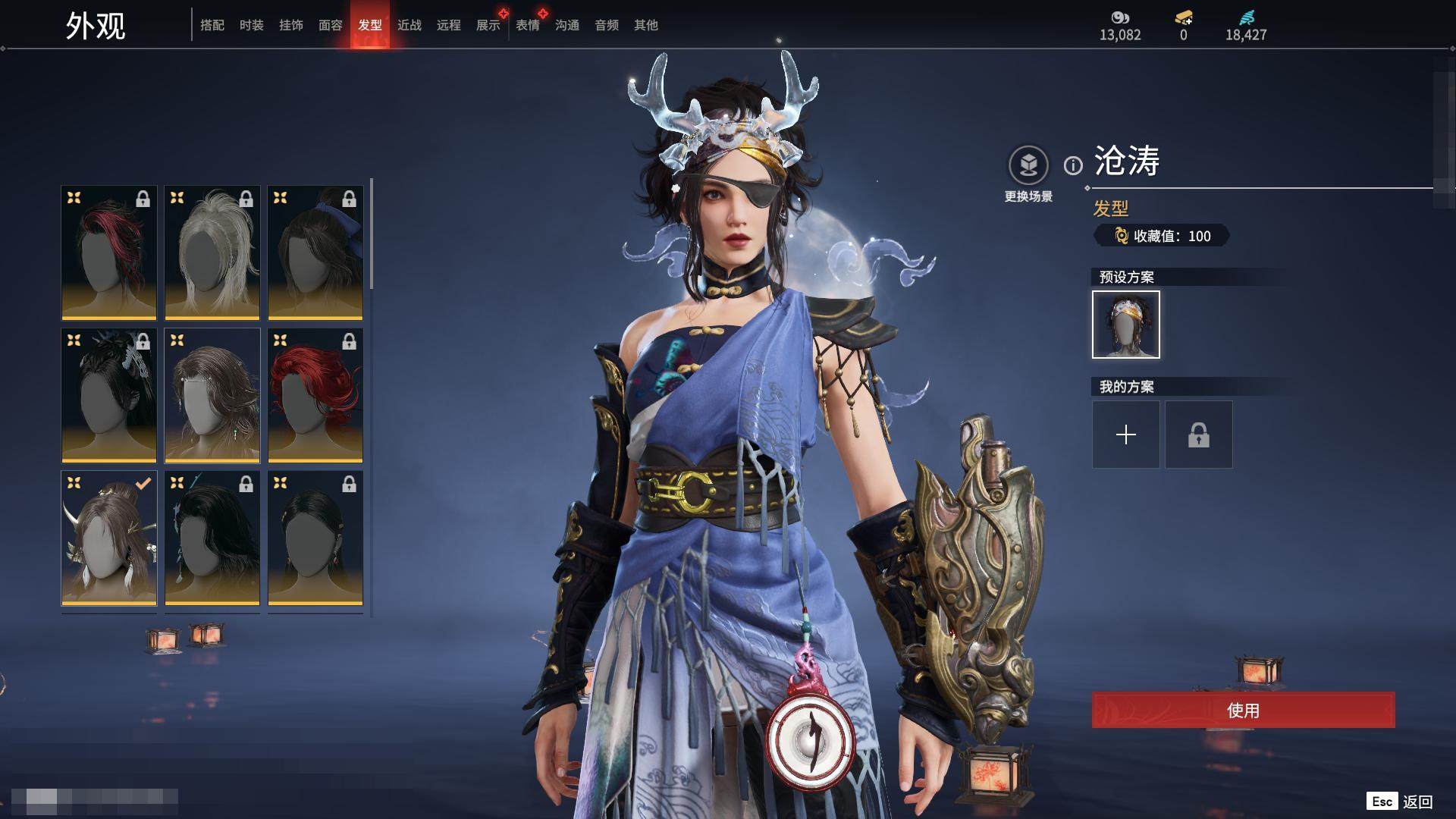This screenshot has width=1456, height=819.
Task: Open the 表情 tab
Action: 528,25
